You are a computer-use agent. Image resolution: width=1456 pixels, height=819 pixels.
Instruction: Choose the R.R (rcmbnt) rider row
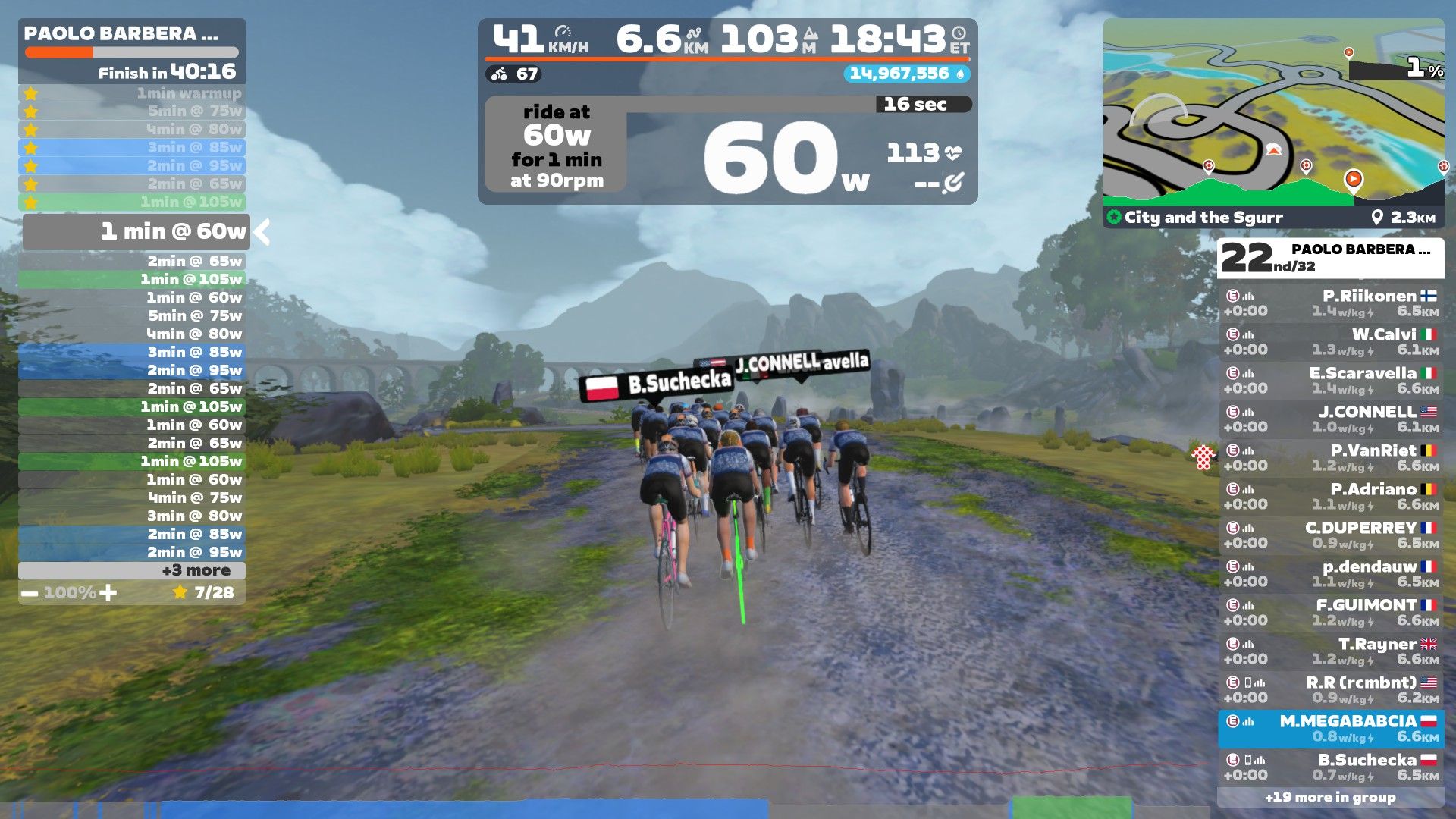pyautogui.click(x=1331, y=690)
